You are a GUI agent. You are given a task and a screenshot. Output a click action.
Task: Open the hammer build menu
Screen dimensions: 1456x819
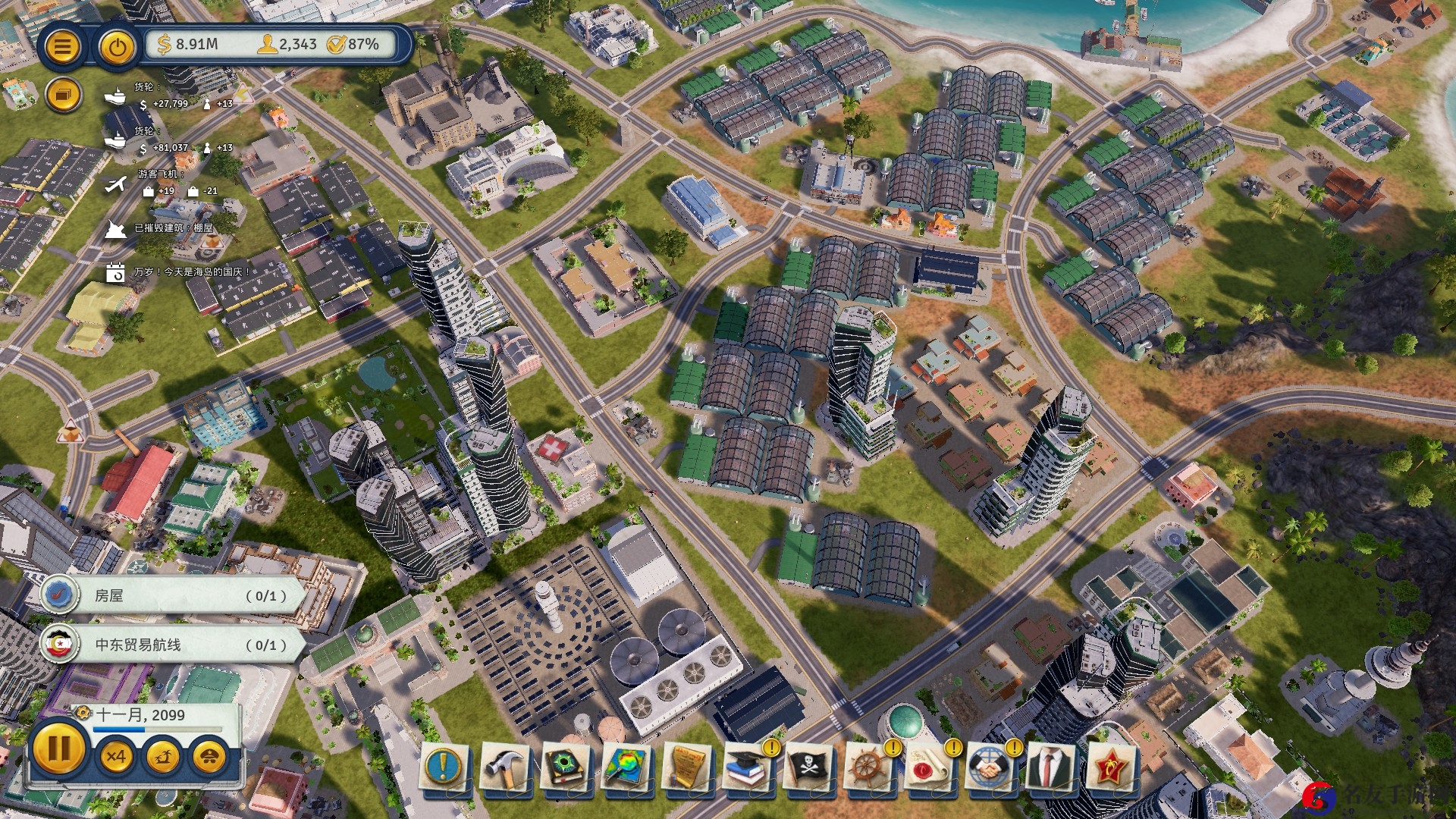[504, 767]
